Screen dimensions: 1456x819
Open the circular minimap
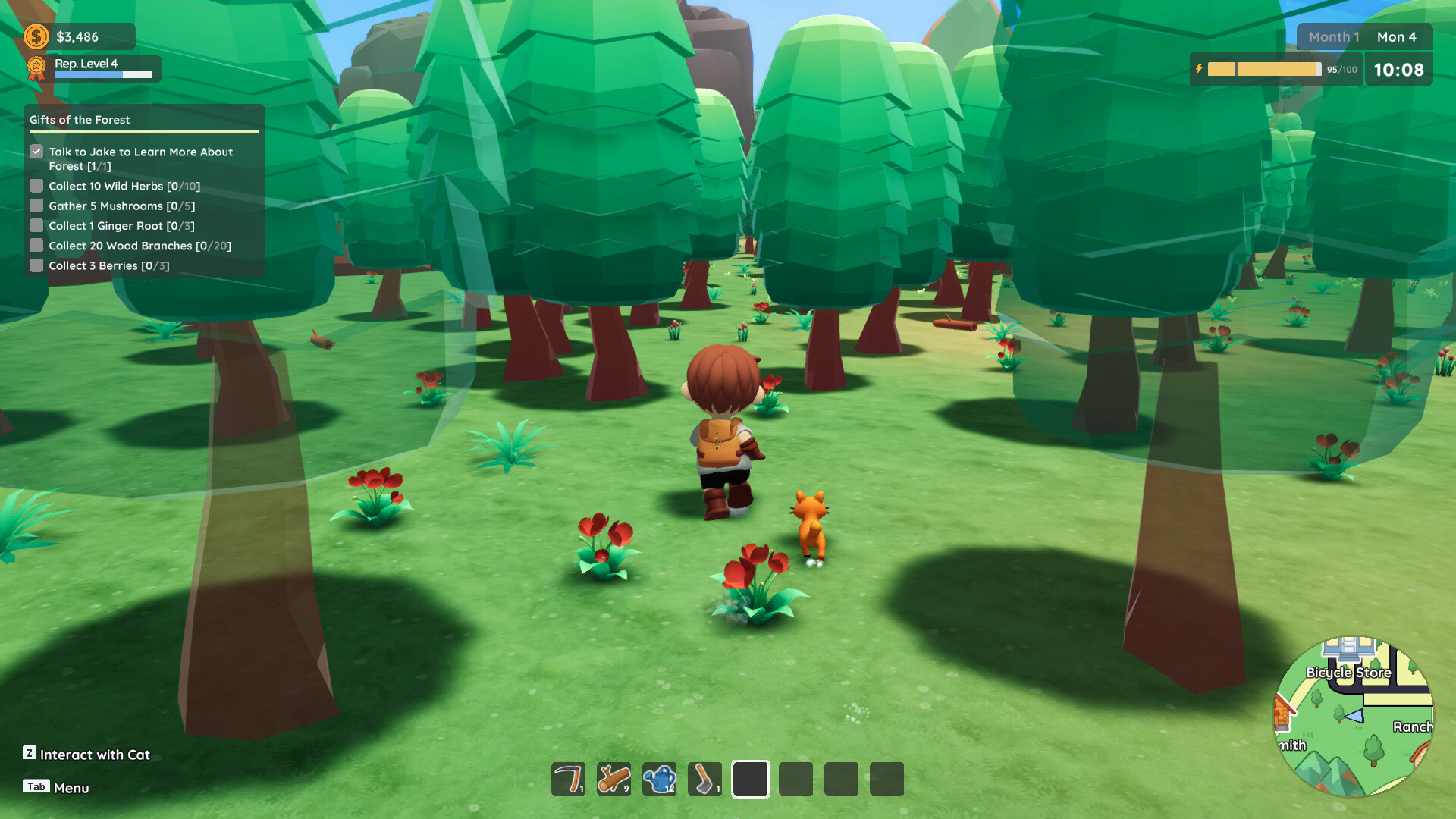point(1353,716)
